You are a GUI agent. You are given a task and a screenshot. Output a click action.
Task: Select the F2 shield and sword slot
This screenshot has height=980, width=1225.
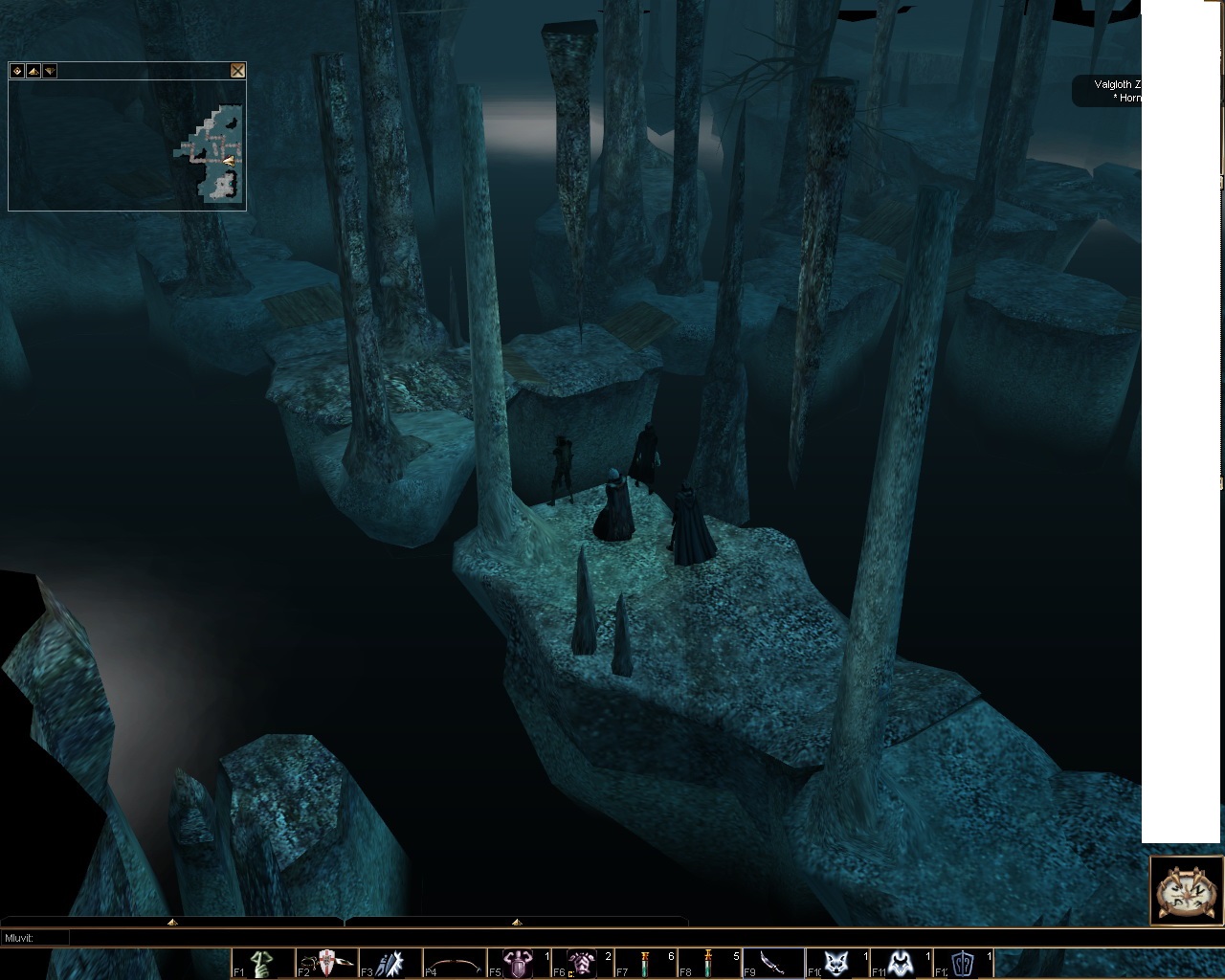click(326, 964)
